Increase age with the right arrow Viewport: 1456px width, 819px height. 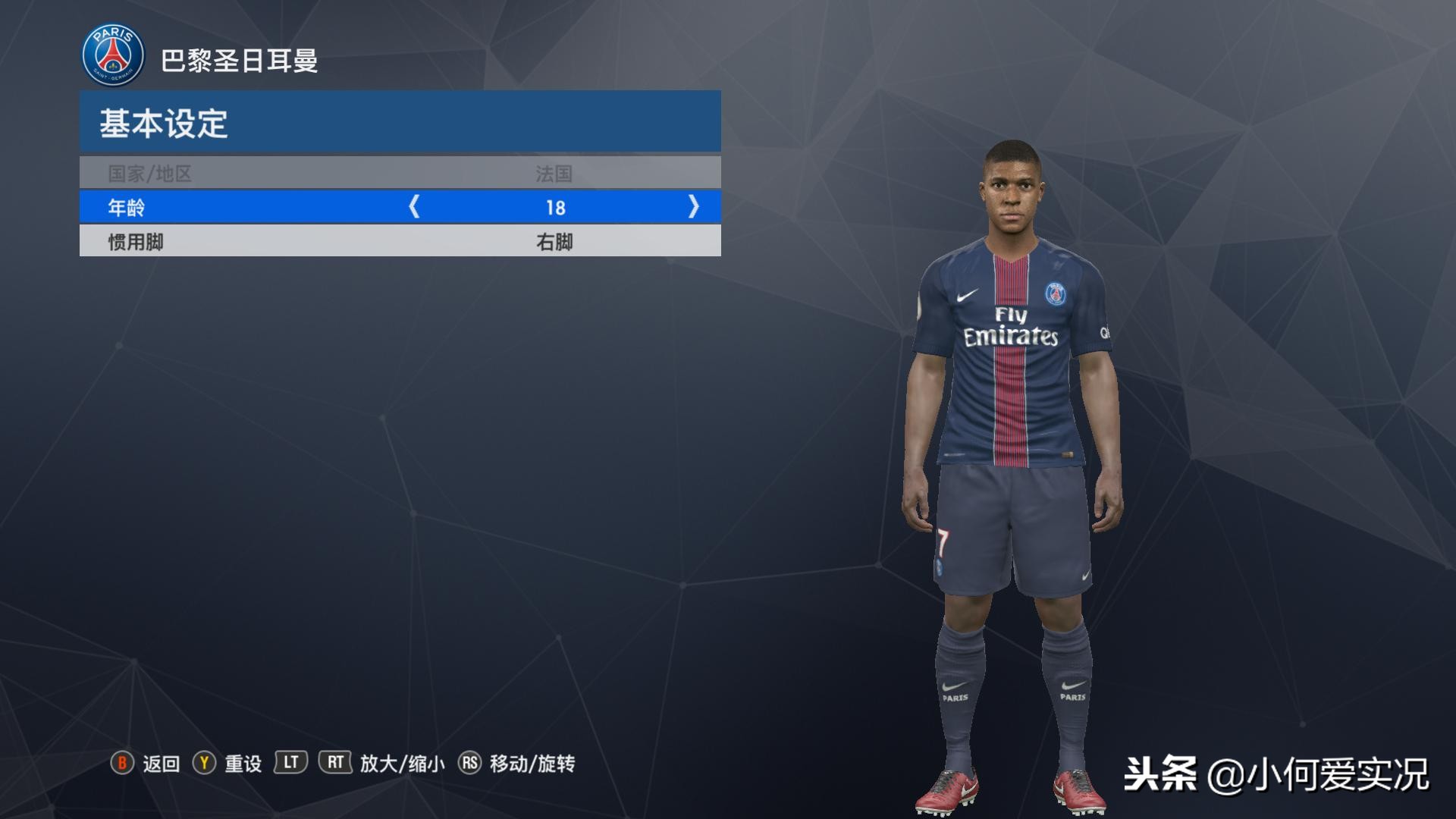(693, 206)
